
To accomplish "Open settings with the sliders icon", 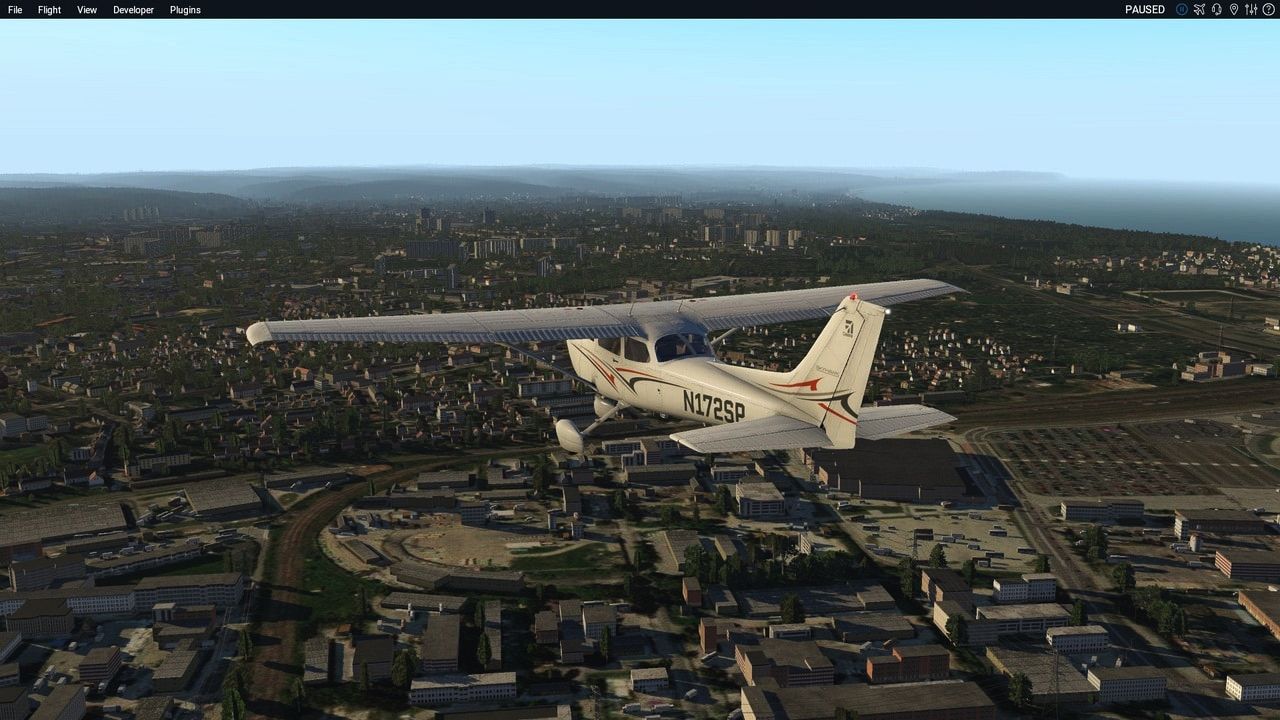I will 1251,9.
